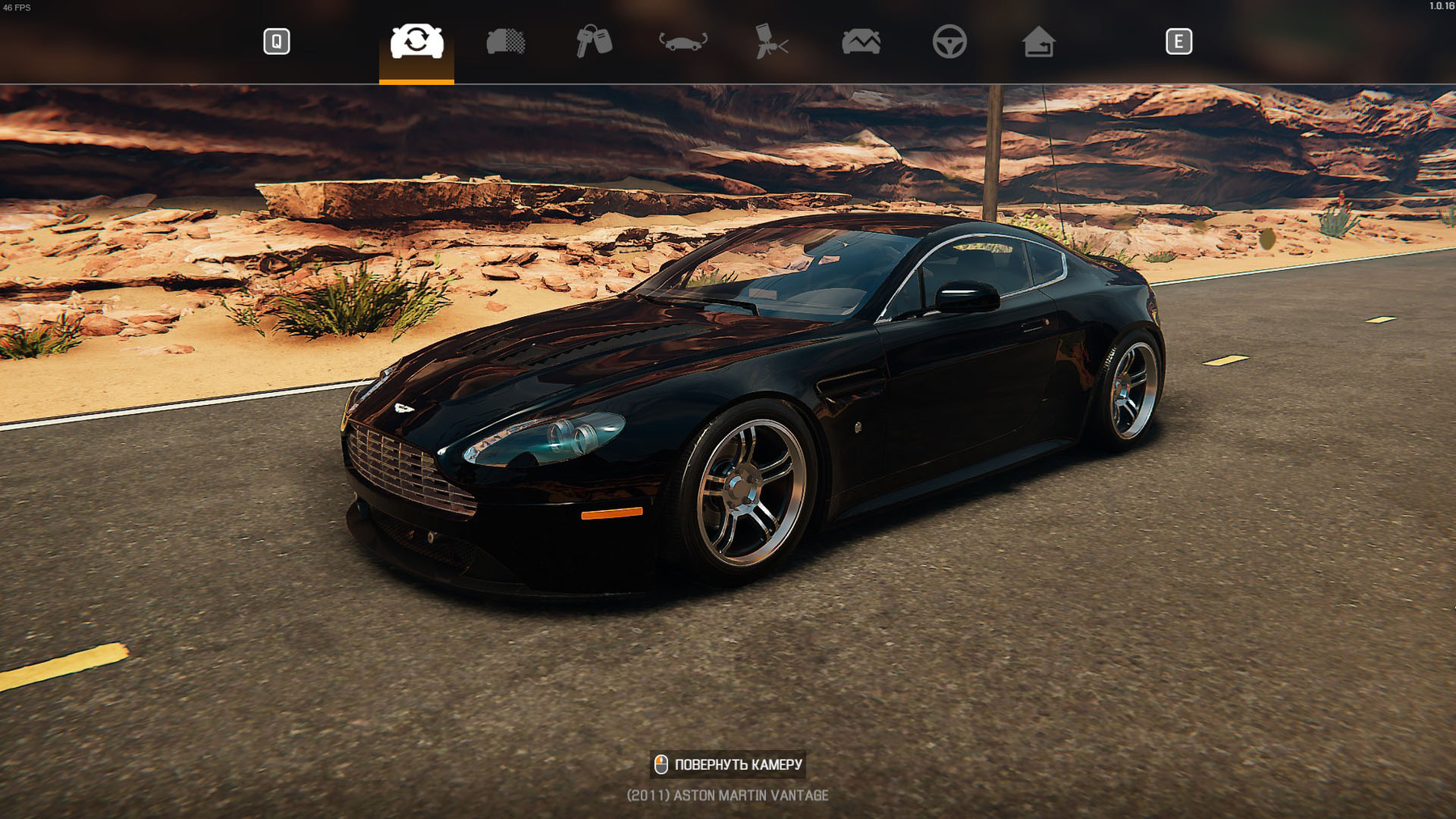The image size is (1456, 819).
Task: Open the checkered car tab
Action: pyautogui.click(x=506, y=41)
